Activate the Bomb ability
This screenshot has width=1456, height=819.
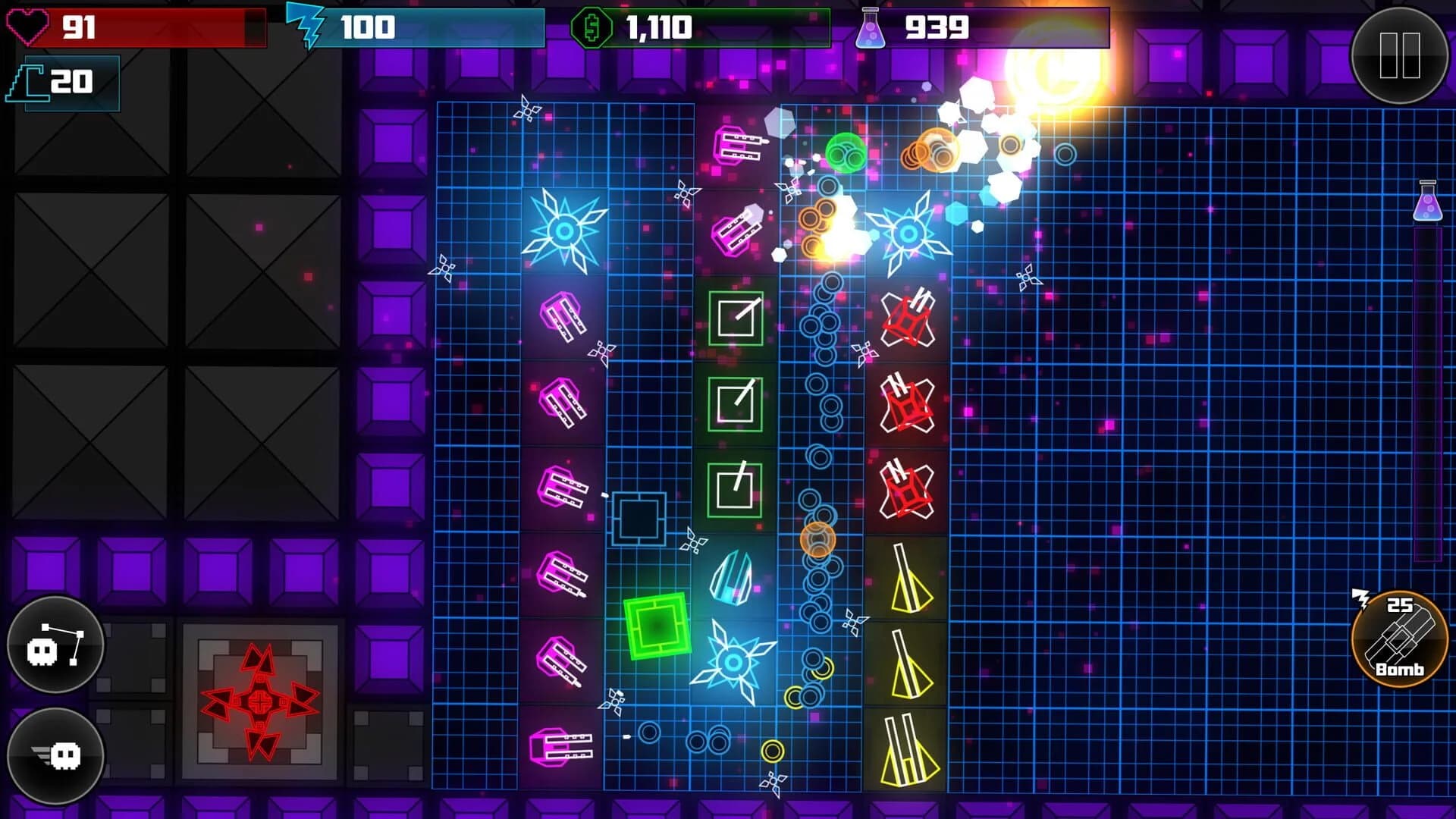point(1399,641)
